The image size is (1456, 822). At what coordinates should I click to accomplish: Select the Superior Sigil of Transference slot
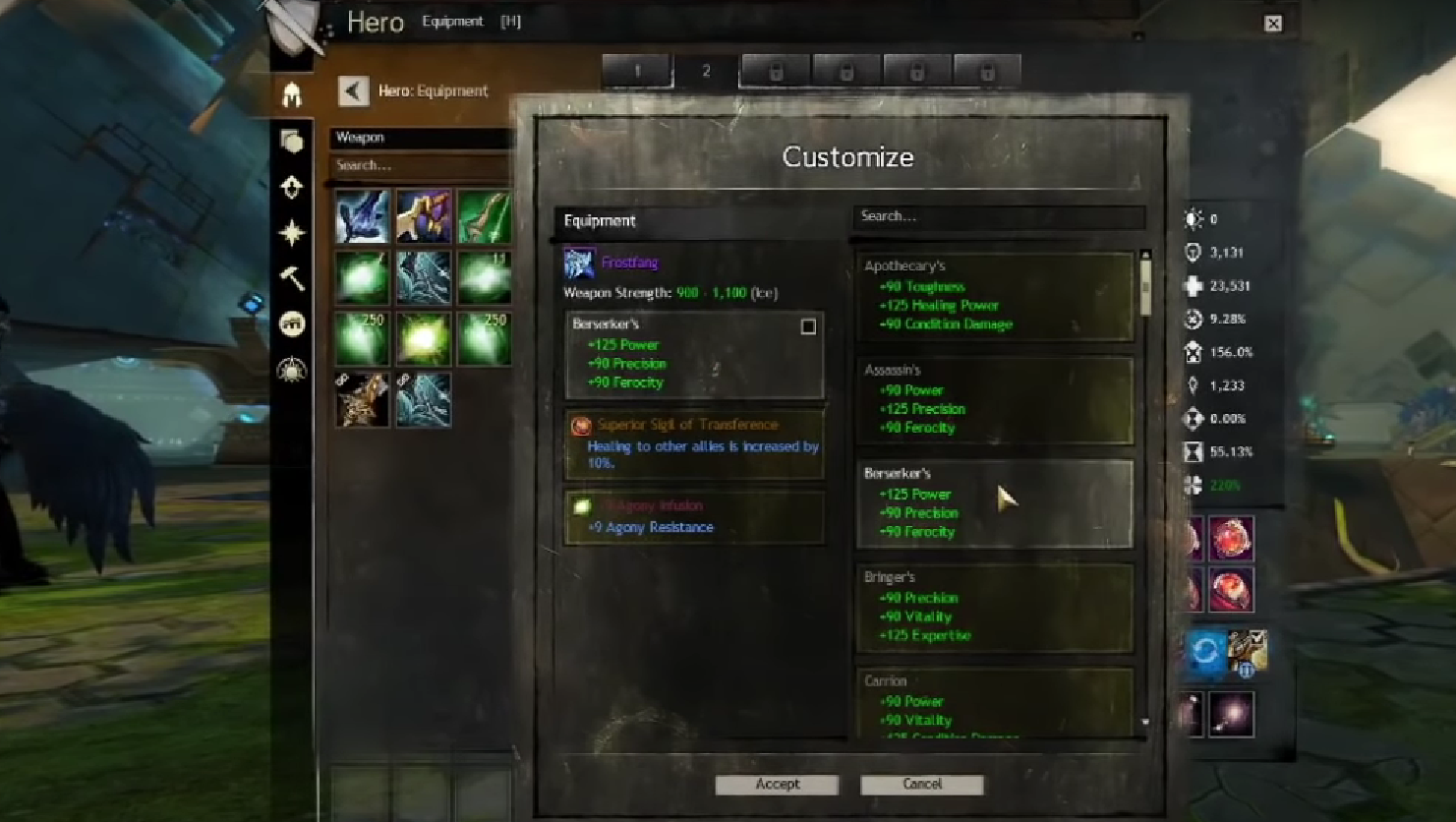694,443
